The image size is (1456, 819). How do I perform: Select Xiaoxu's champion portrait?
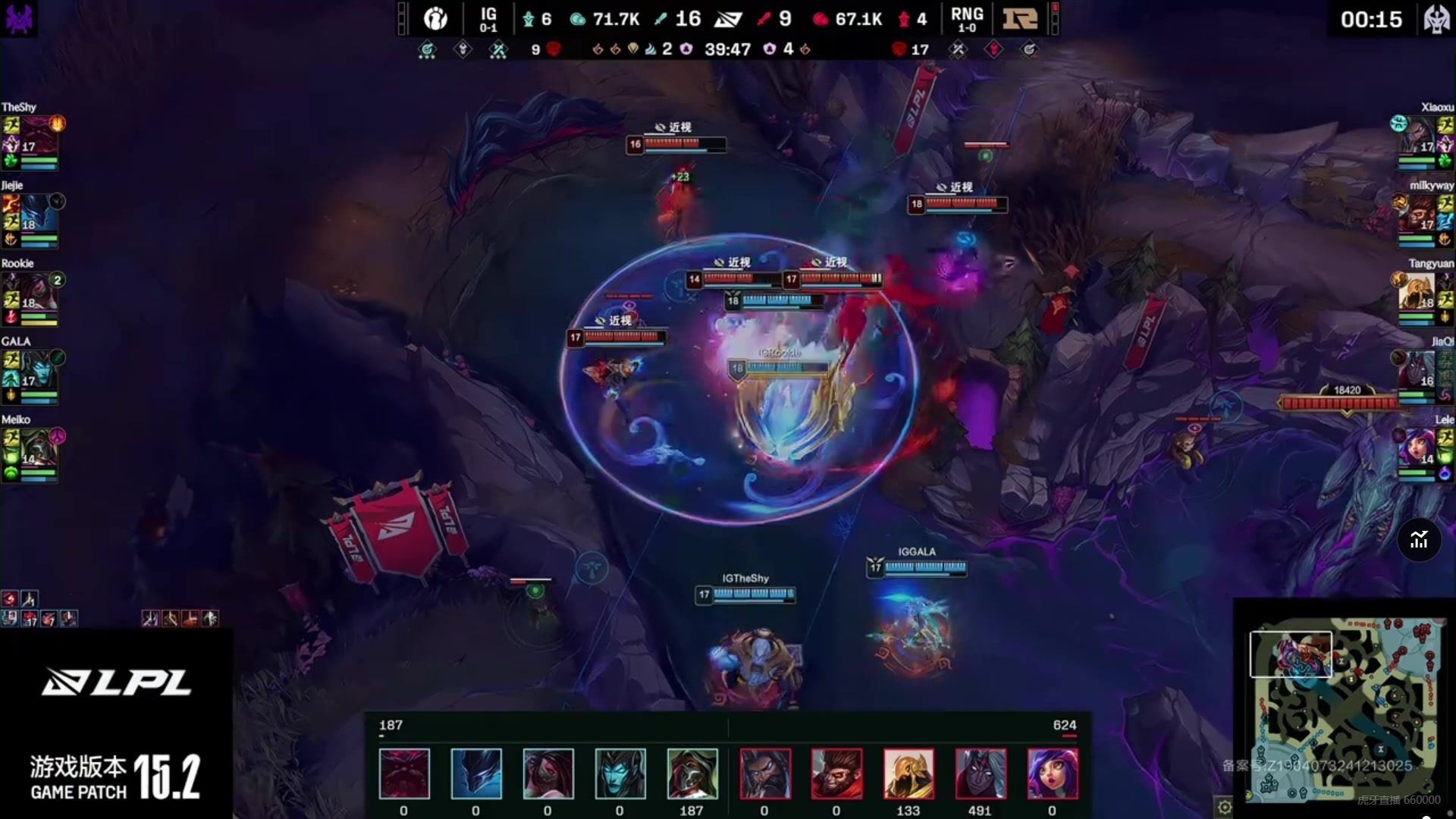pos(1417,135)
